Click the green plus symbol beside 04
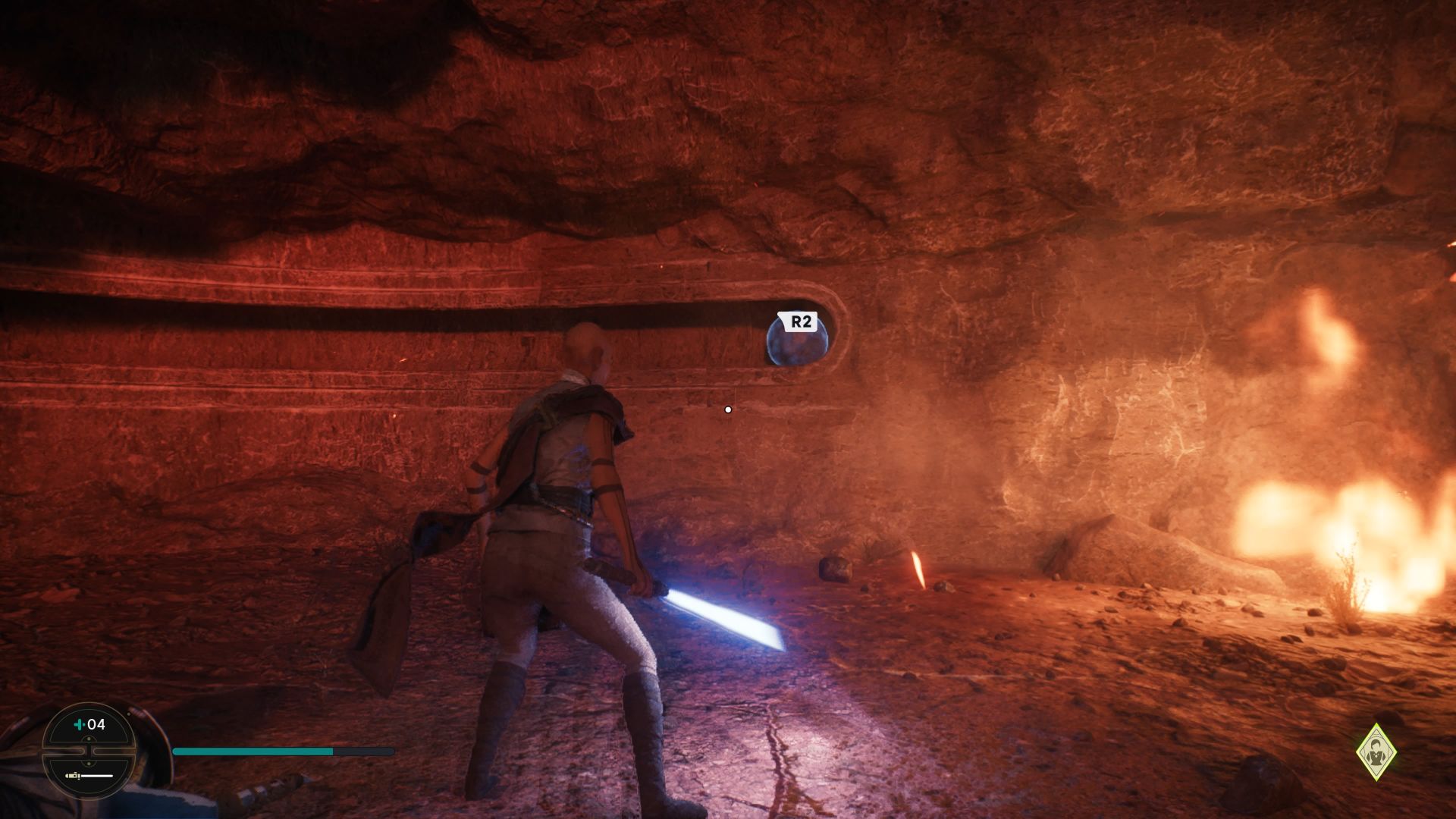 coord(79,724)
